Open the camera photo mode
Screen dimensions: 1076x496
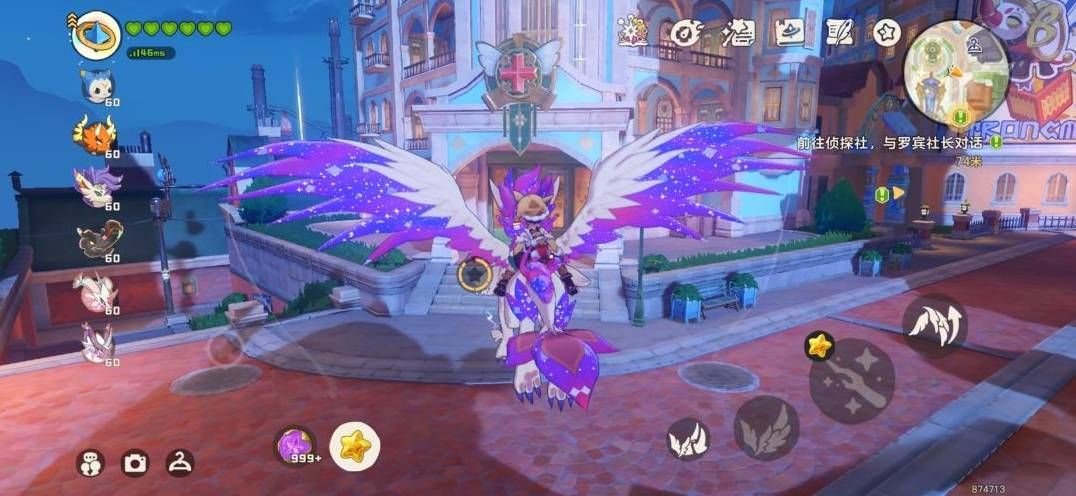point(134,462)
